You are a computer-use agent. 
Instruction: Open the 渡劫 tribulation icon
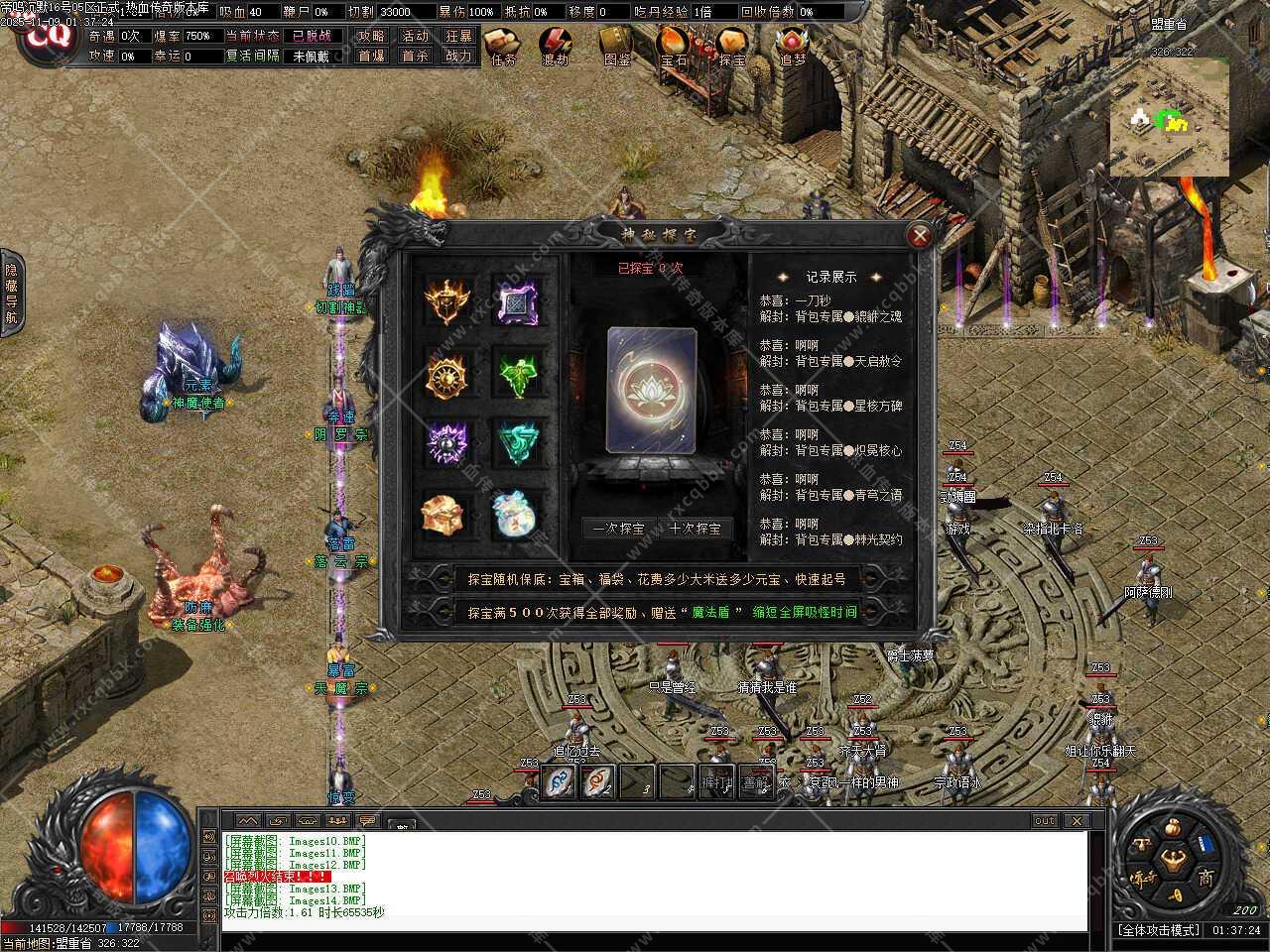[x=556, y=46]
